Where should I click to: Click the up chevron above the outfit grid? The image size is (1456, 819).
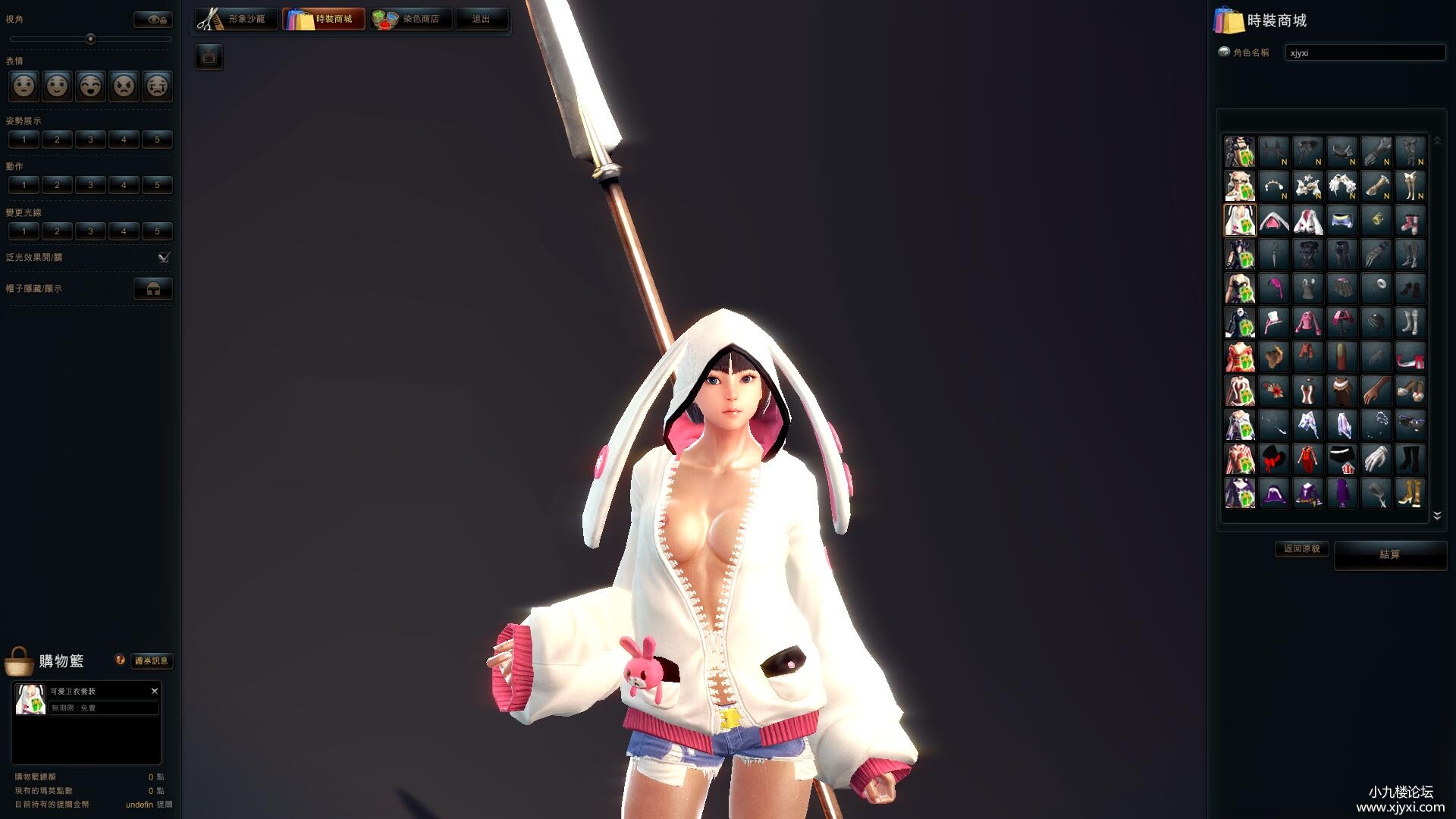point(1437,140)
